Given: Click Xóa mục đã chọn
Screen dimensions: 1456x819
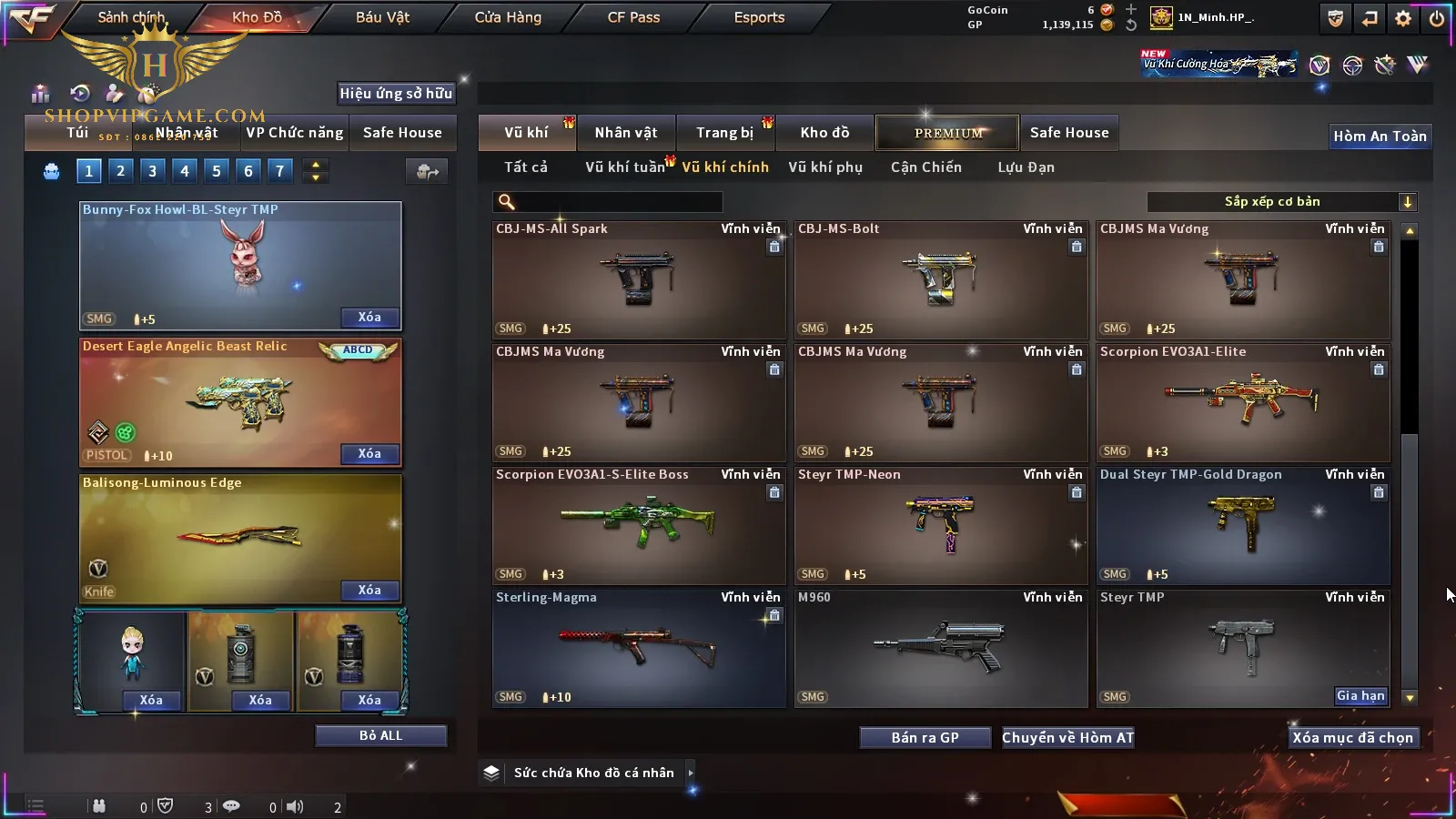Looking at the screenshot, I should [x=1352, y=738].
